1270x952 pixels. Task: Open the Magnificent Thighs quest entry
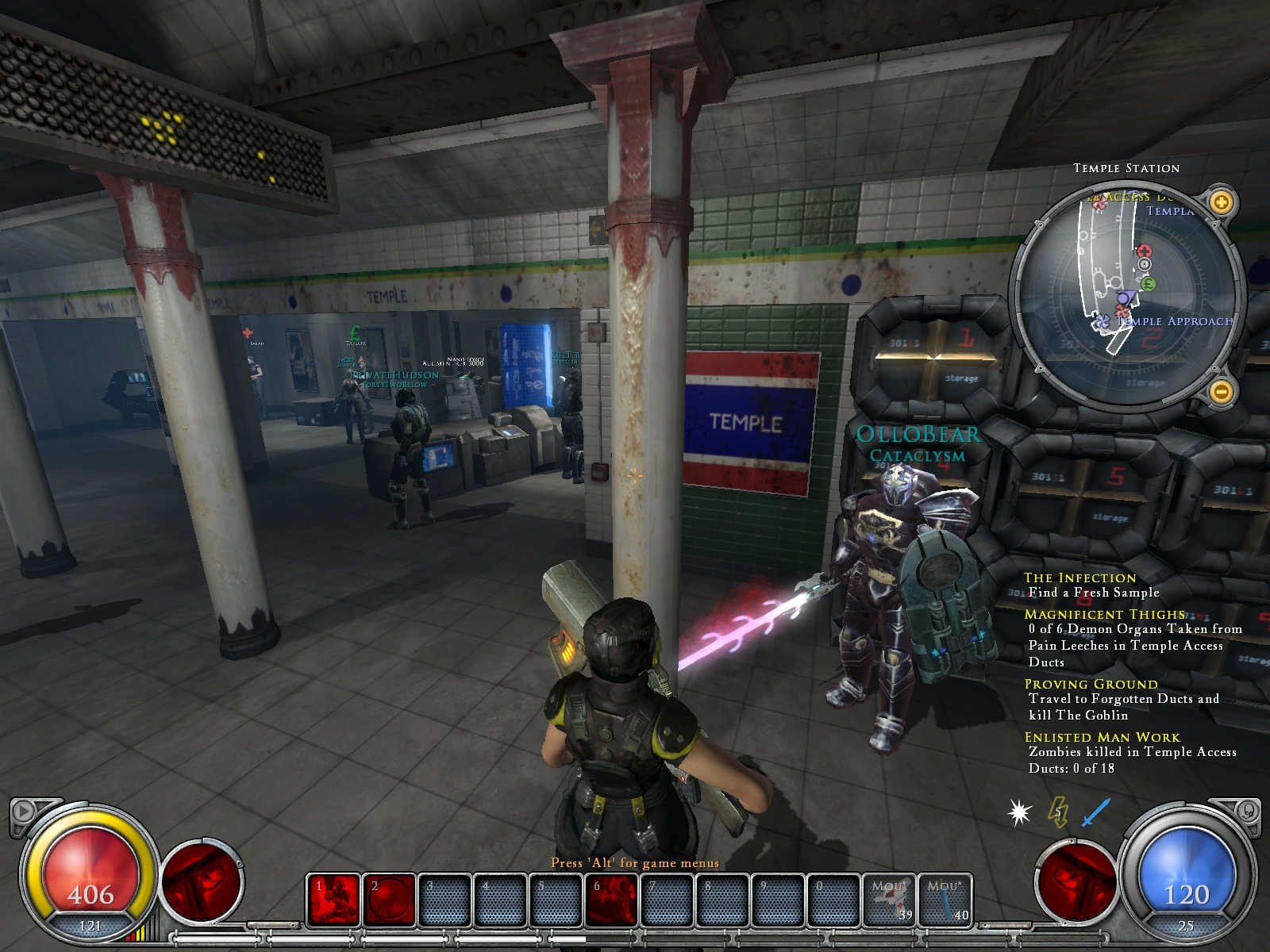tap(1104, 614)
